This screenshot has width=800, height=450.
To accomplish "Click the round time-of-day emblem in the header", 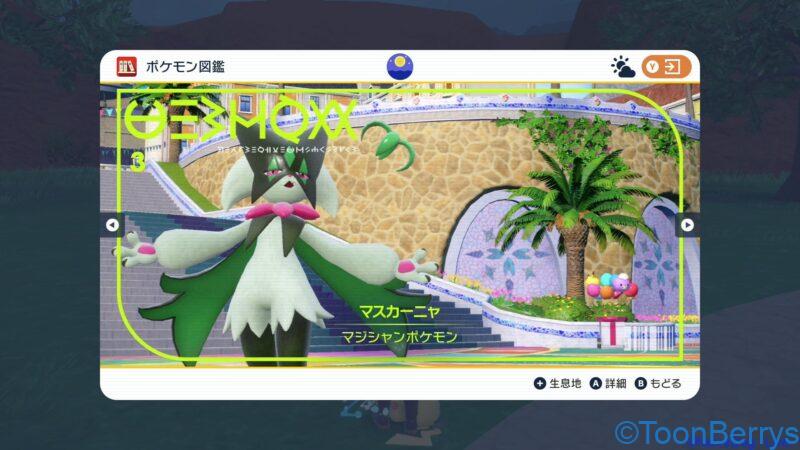I will [399, 66].
